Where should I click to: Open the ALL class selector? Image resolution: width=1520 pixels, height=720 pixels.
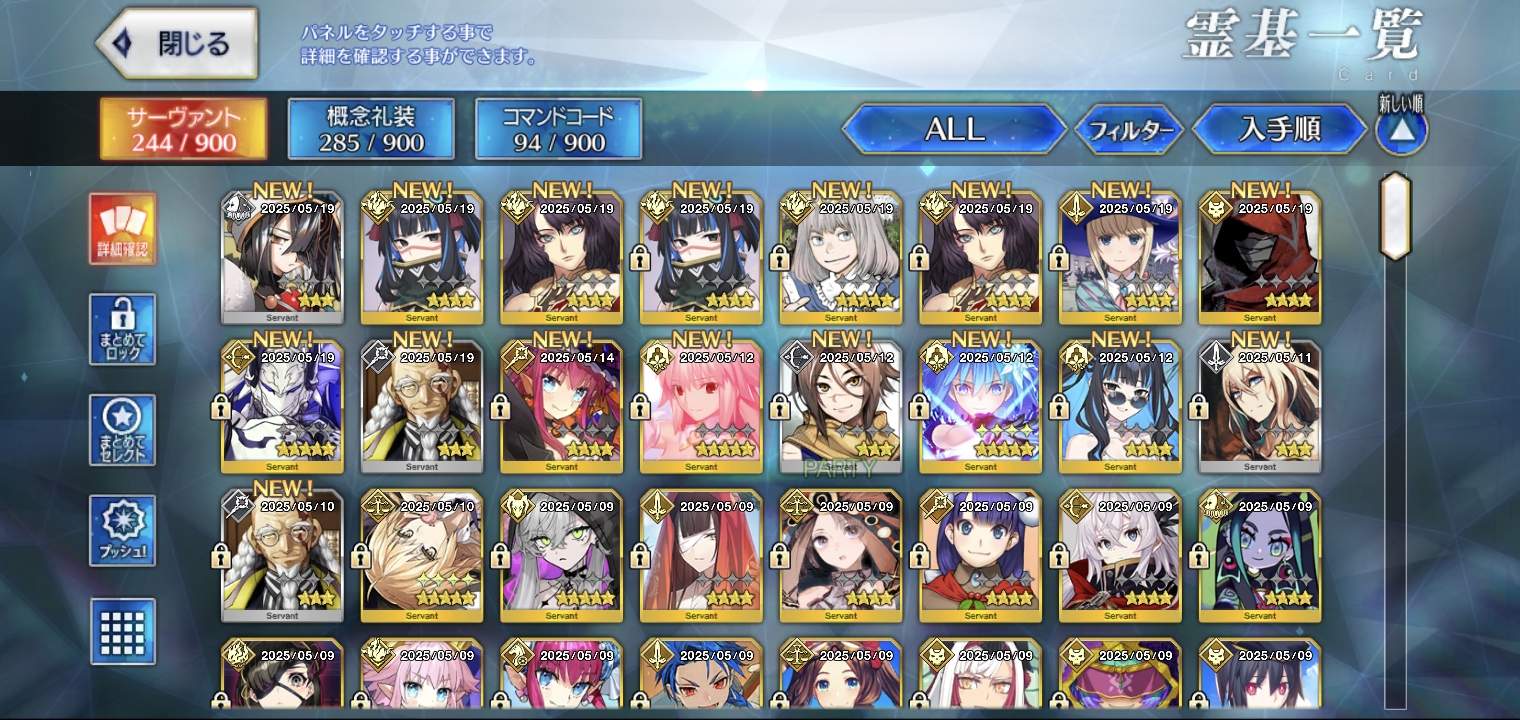coord(954,129)
